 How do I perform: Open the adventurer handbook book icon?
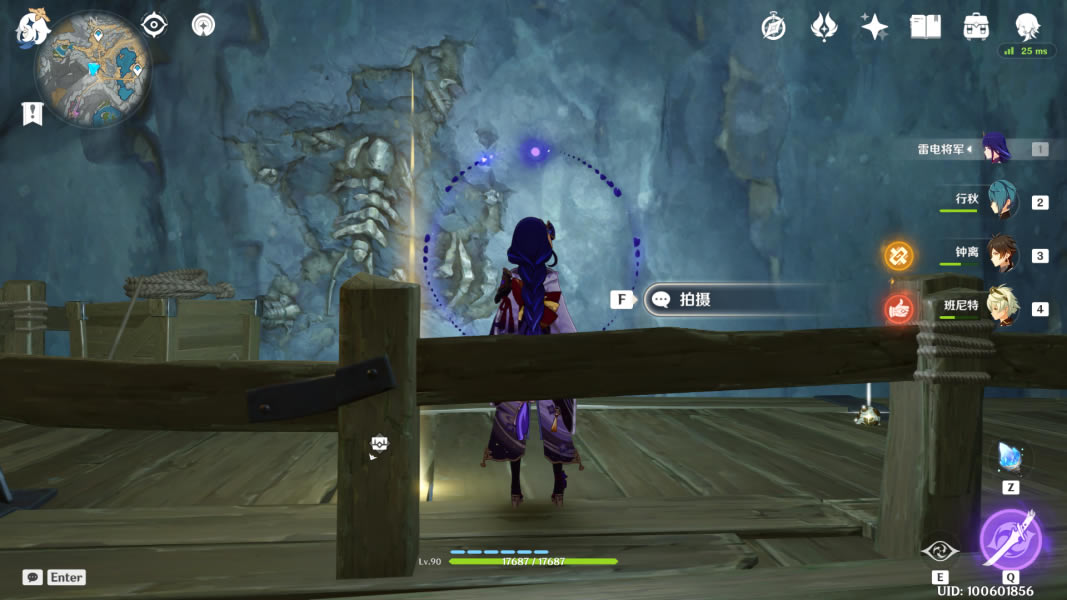(x=925, y=27)
